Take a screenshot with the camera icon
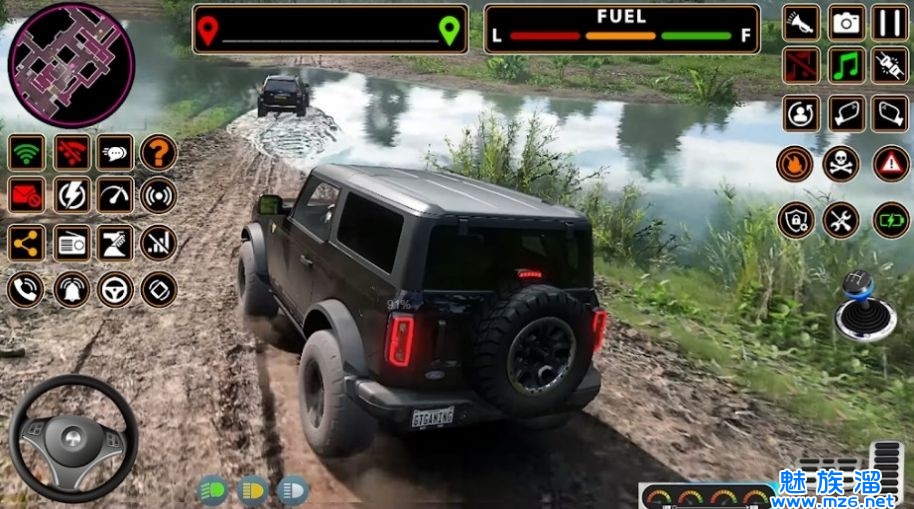 (847, 22)
